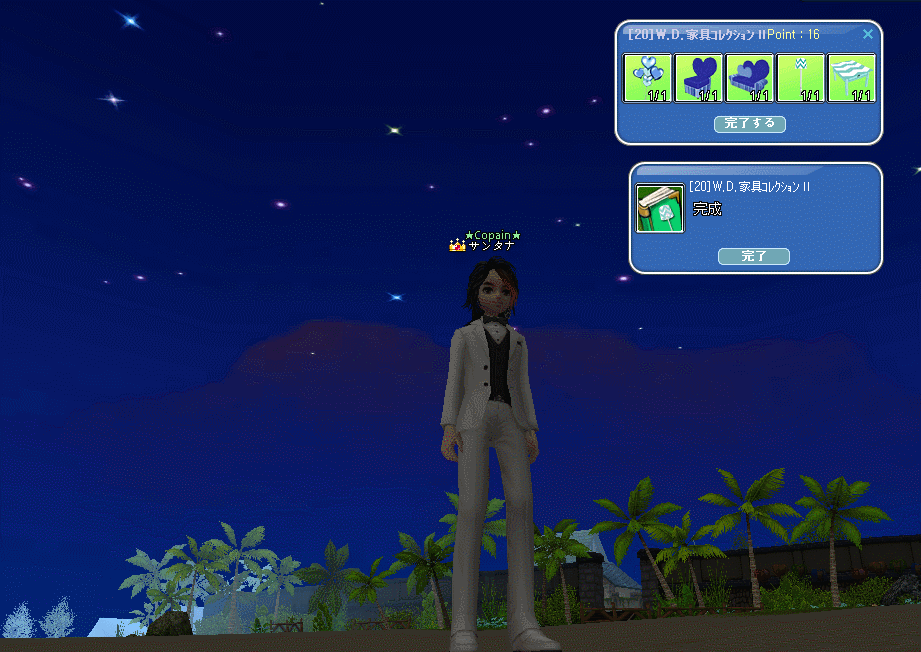
Task: Confirm the 完成 popup with 完了
Action: click(753, 256)
